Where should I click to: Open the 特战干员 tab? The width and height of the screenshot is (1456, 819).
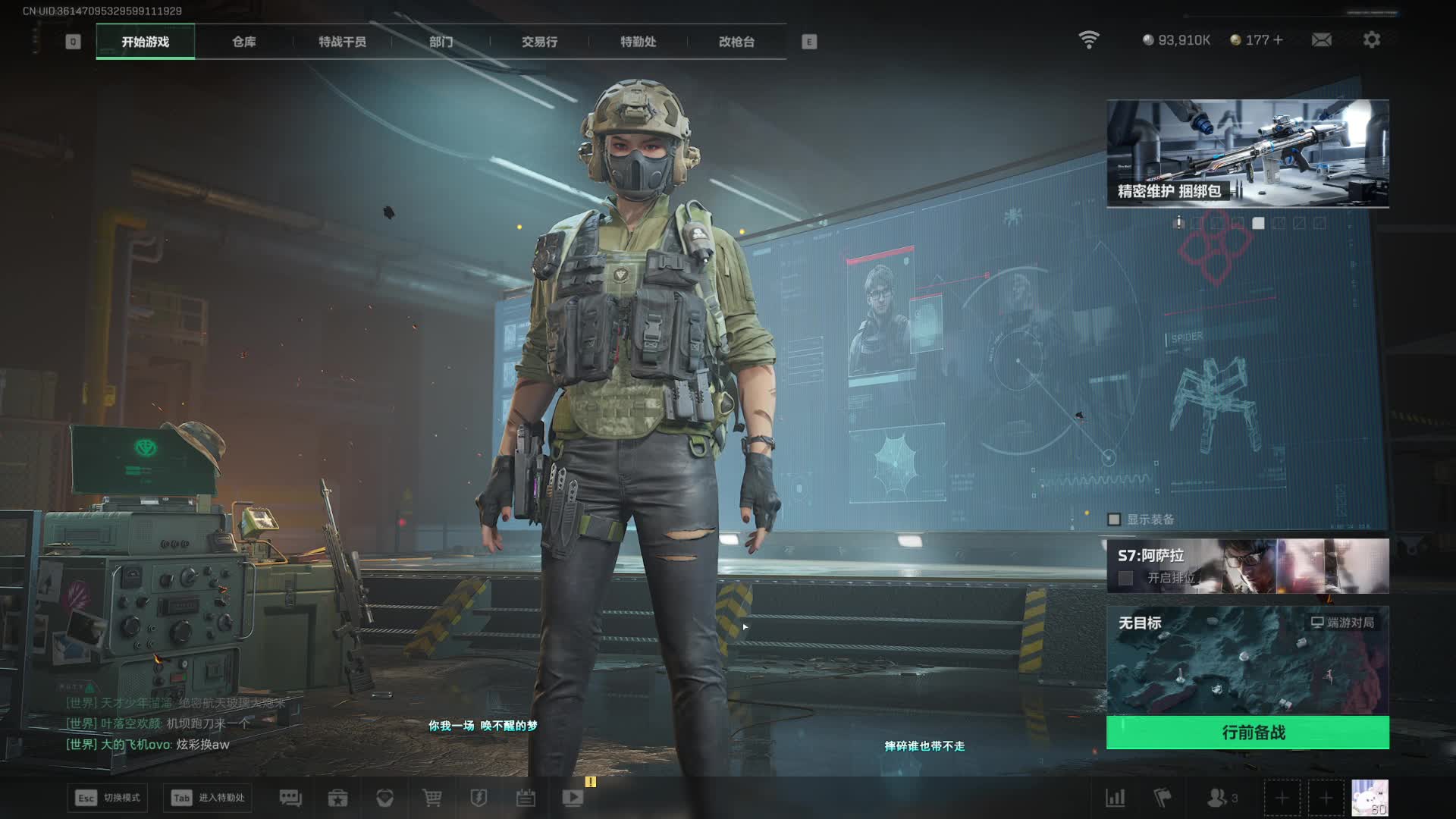click(342, 42)
